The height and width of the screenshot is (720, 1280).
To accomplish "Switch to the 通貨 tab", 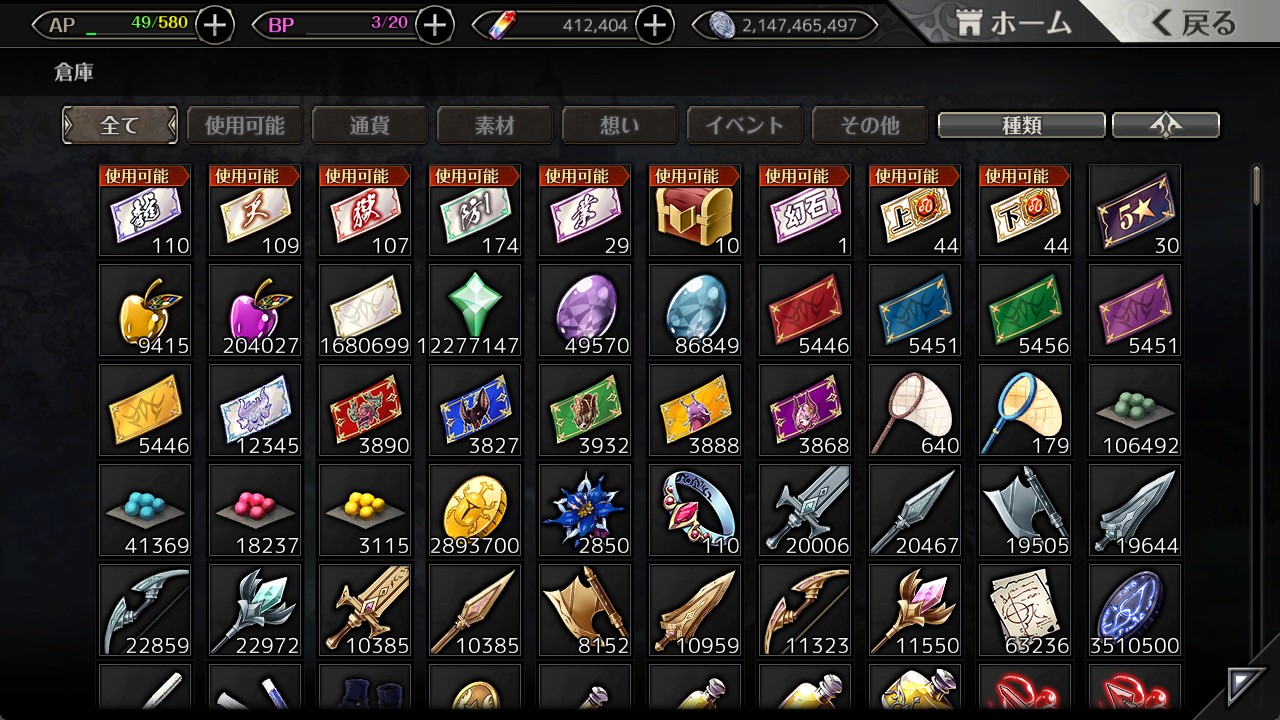I will pyautogui.click(x=370, y=126).
